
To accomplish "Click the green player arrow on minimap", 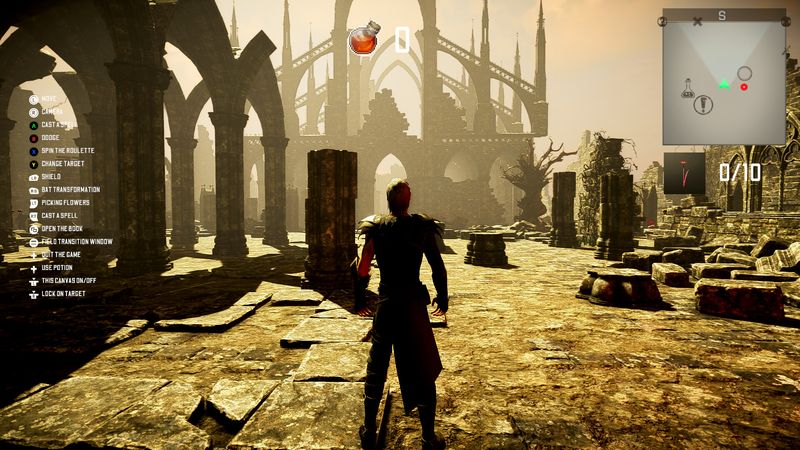I will click(x=723, y=83).
